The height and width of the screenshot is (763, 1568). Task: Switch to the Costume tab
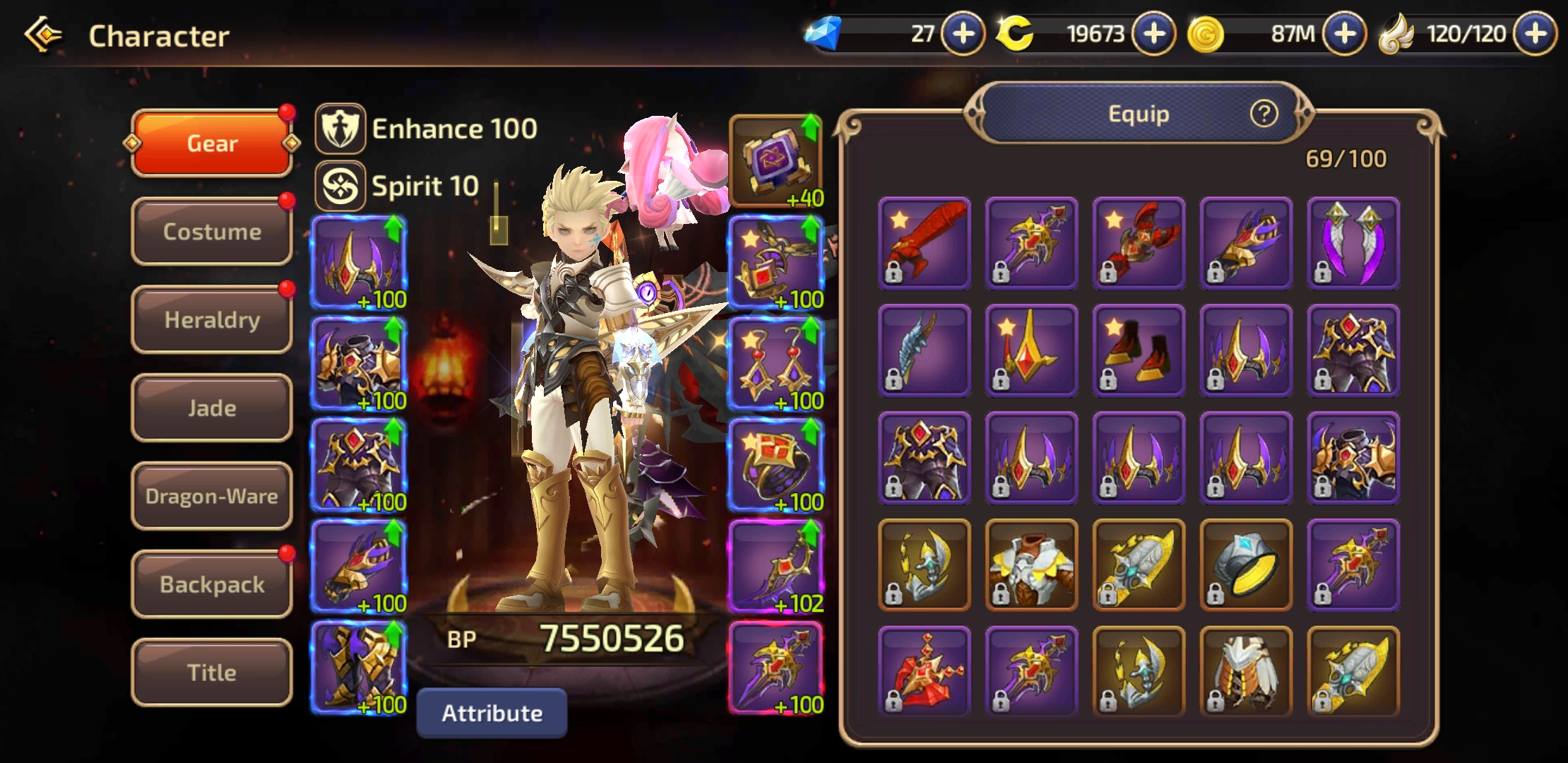pos(212,232)
